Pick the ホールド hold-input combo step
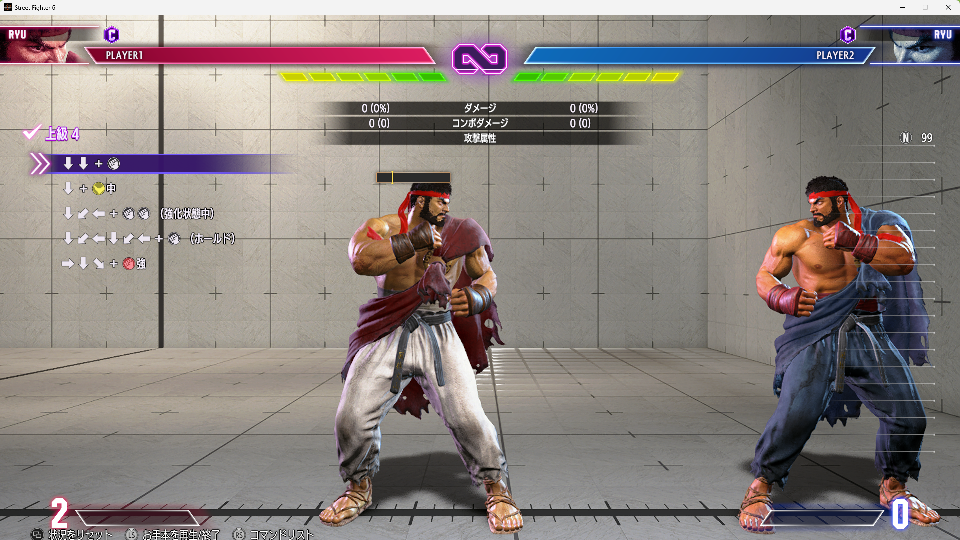The height and width of the screenshot is (540, 960). coord(148,238)
